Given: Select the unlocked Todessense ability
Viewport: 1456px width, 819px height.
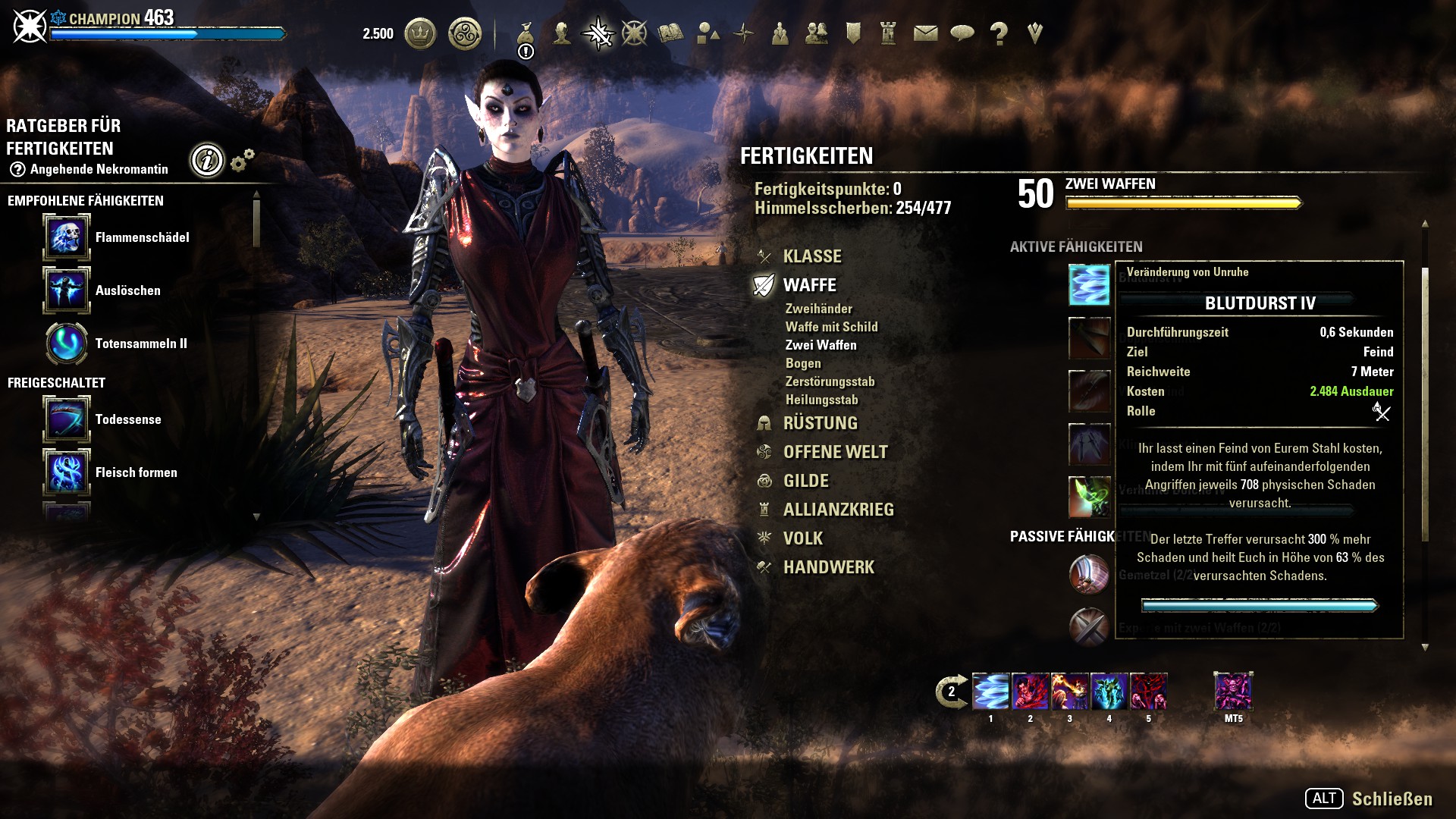Looking at the screenshot, I should pyautogui.click(x=67, y=419).
